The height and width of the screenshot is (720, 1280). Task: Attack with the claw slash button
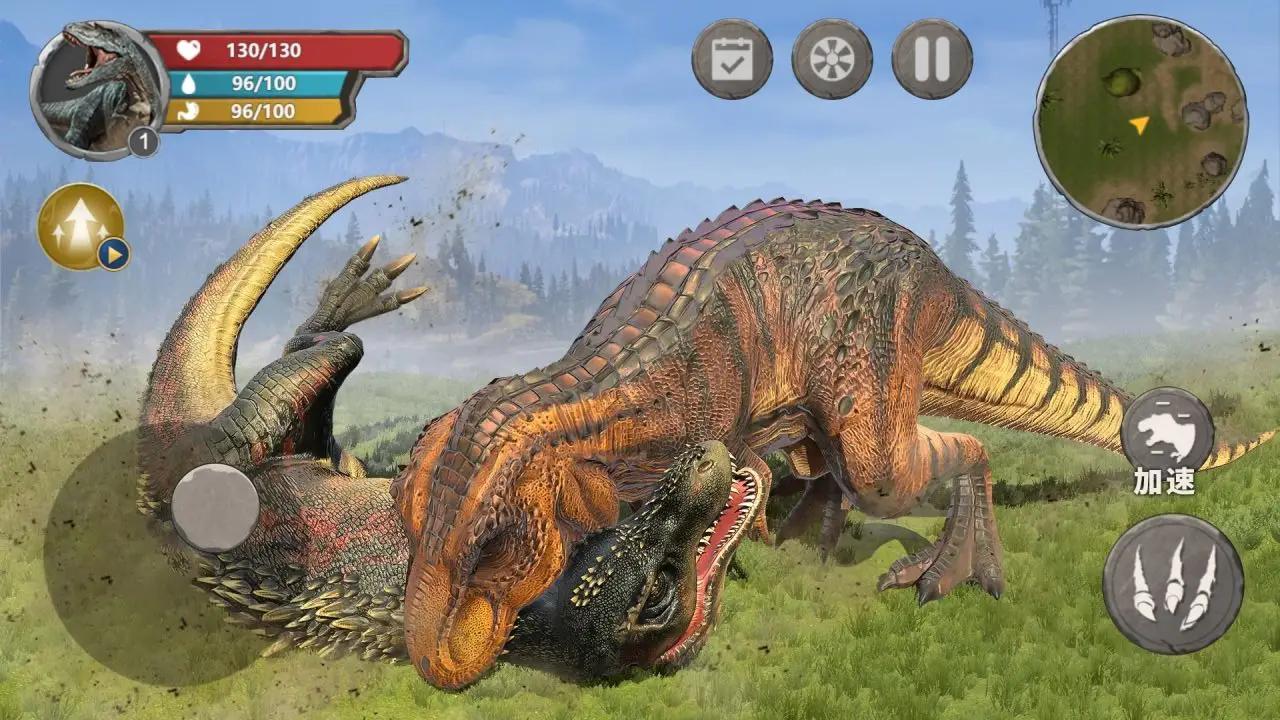point(1173,584)
